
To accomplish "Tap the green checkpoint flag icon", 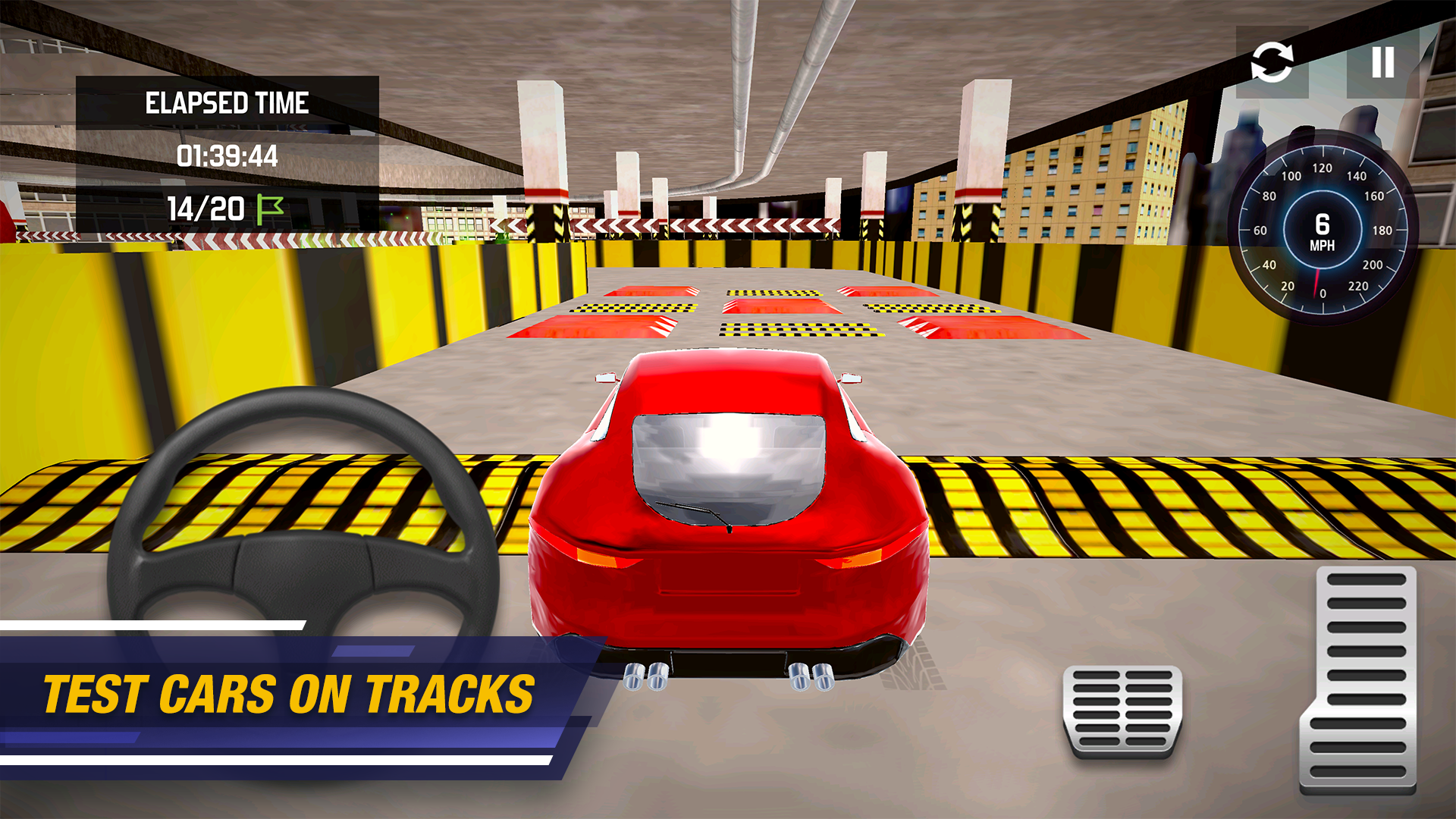I will pos(271,209).
